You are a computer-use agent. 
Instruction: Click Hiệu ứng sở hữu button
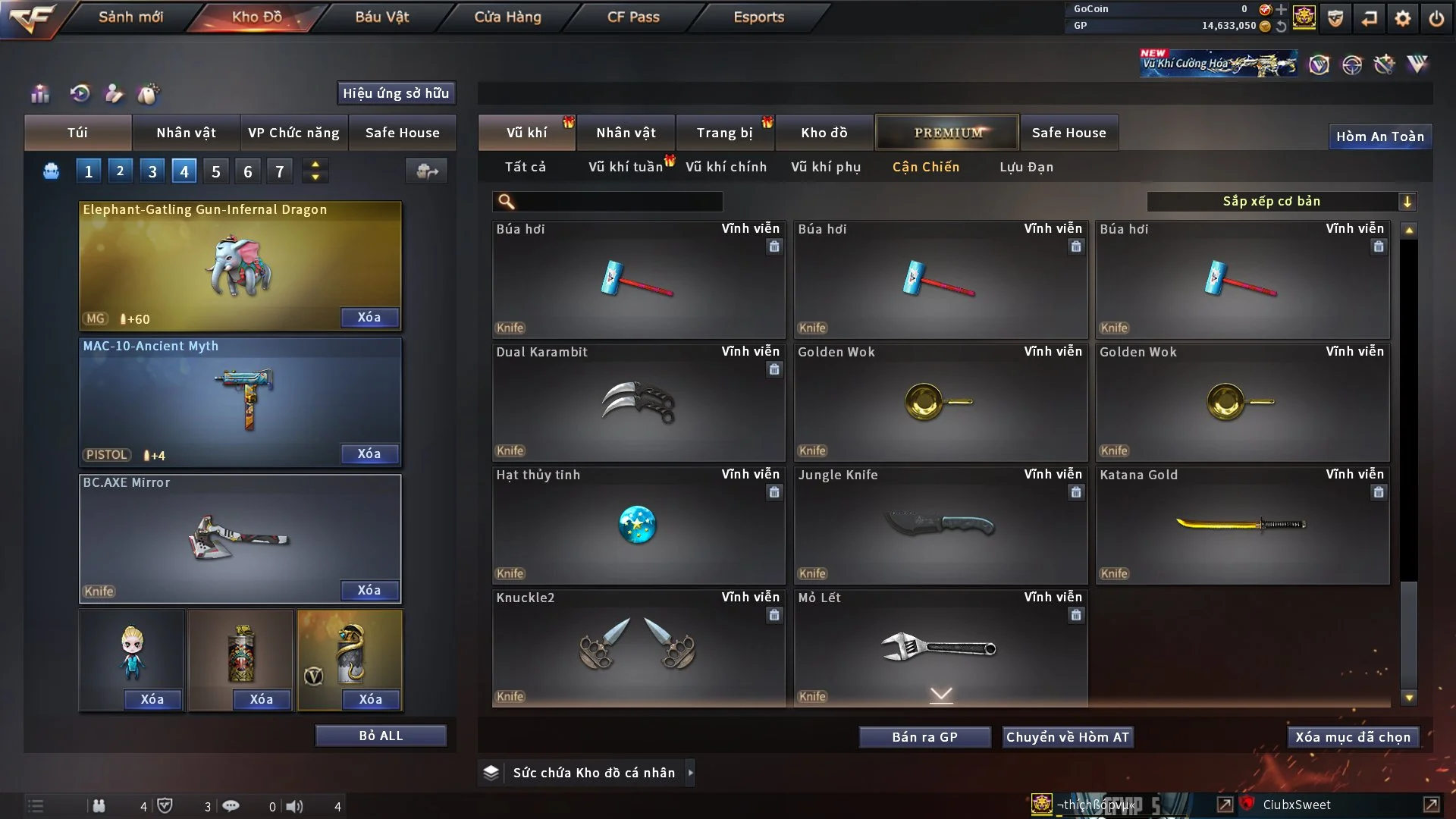coord(396,93)
